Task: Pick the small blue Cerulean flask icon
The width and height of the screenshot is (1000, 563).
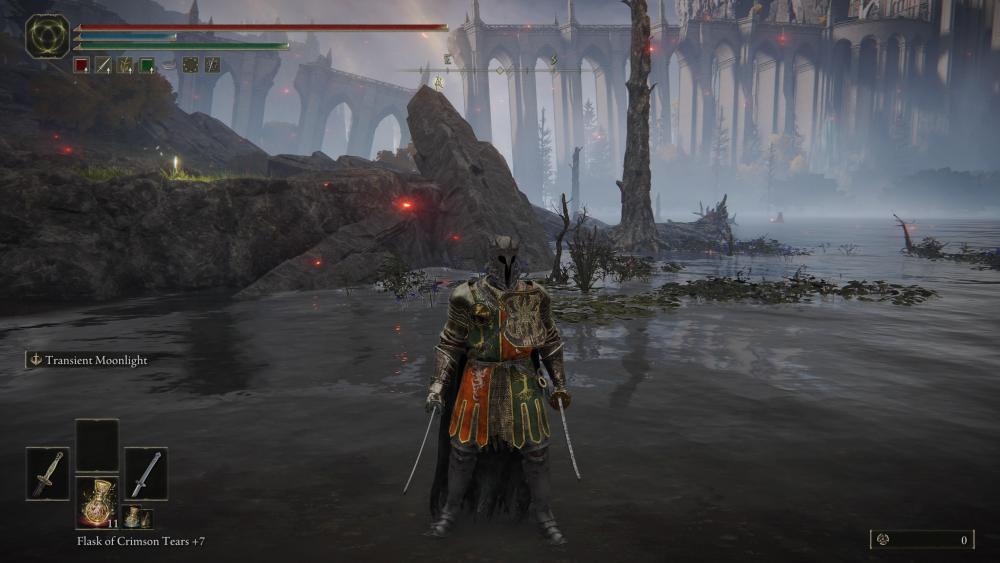Action: pos(134,517)
